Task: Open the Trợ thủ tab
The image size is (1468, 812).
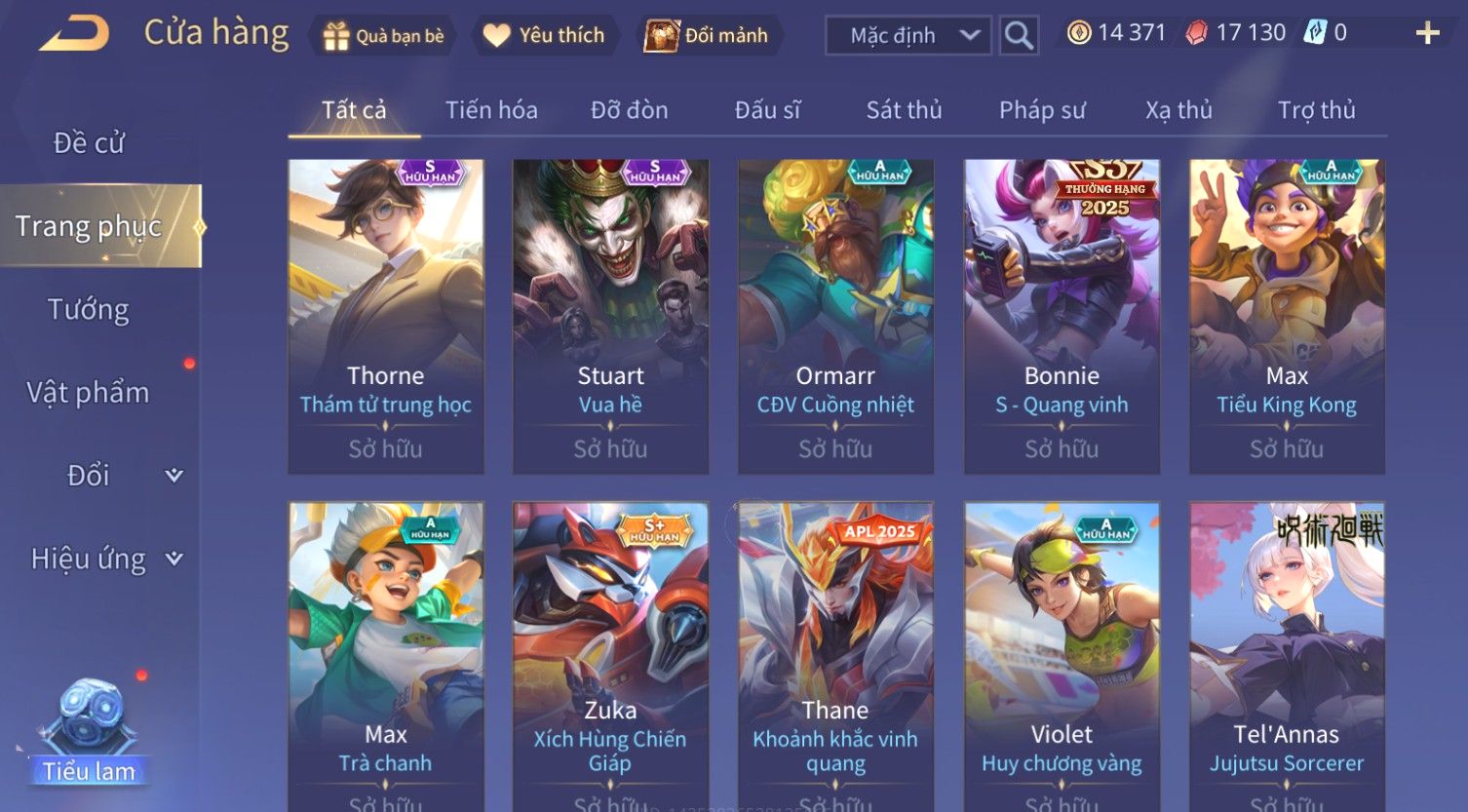Action: (1316, 110)
